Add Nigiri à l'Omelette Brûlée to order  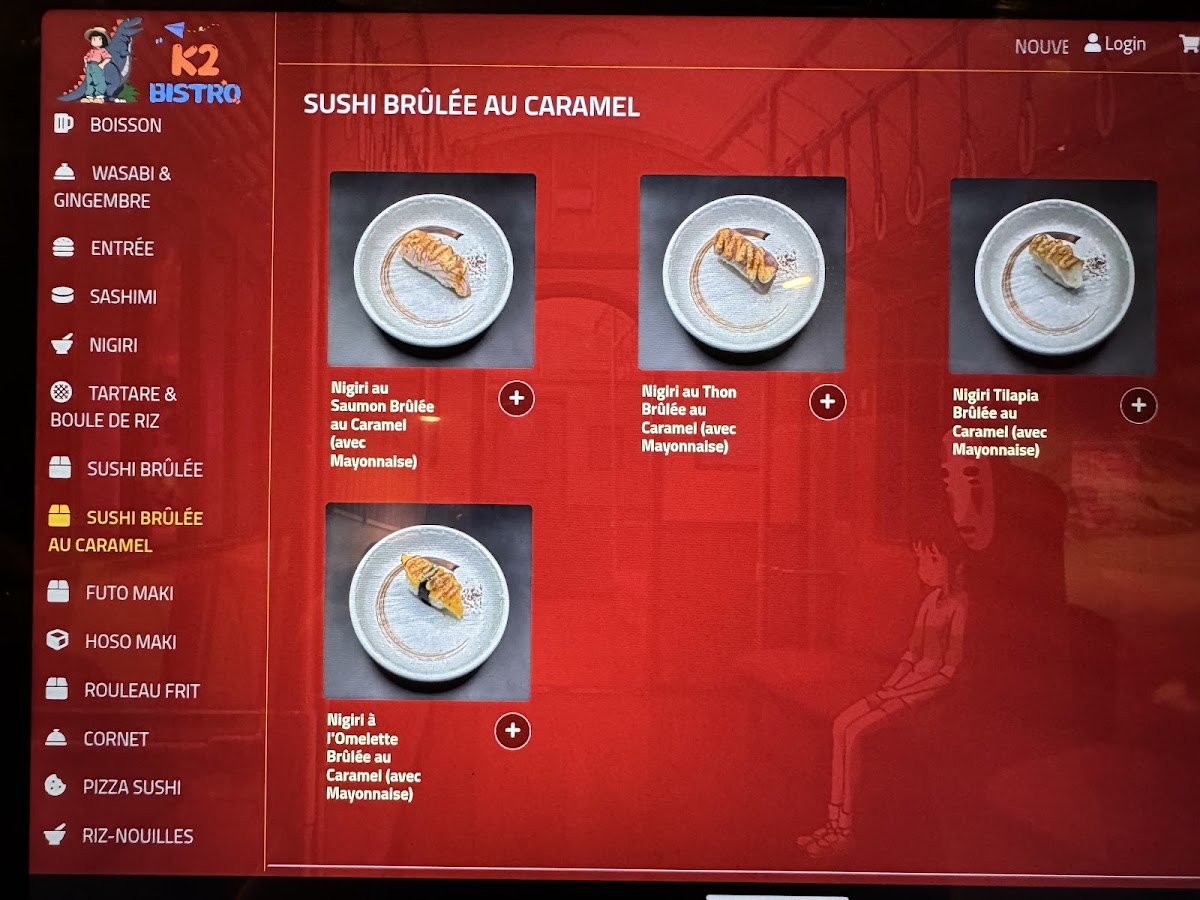point(512,731)
